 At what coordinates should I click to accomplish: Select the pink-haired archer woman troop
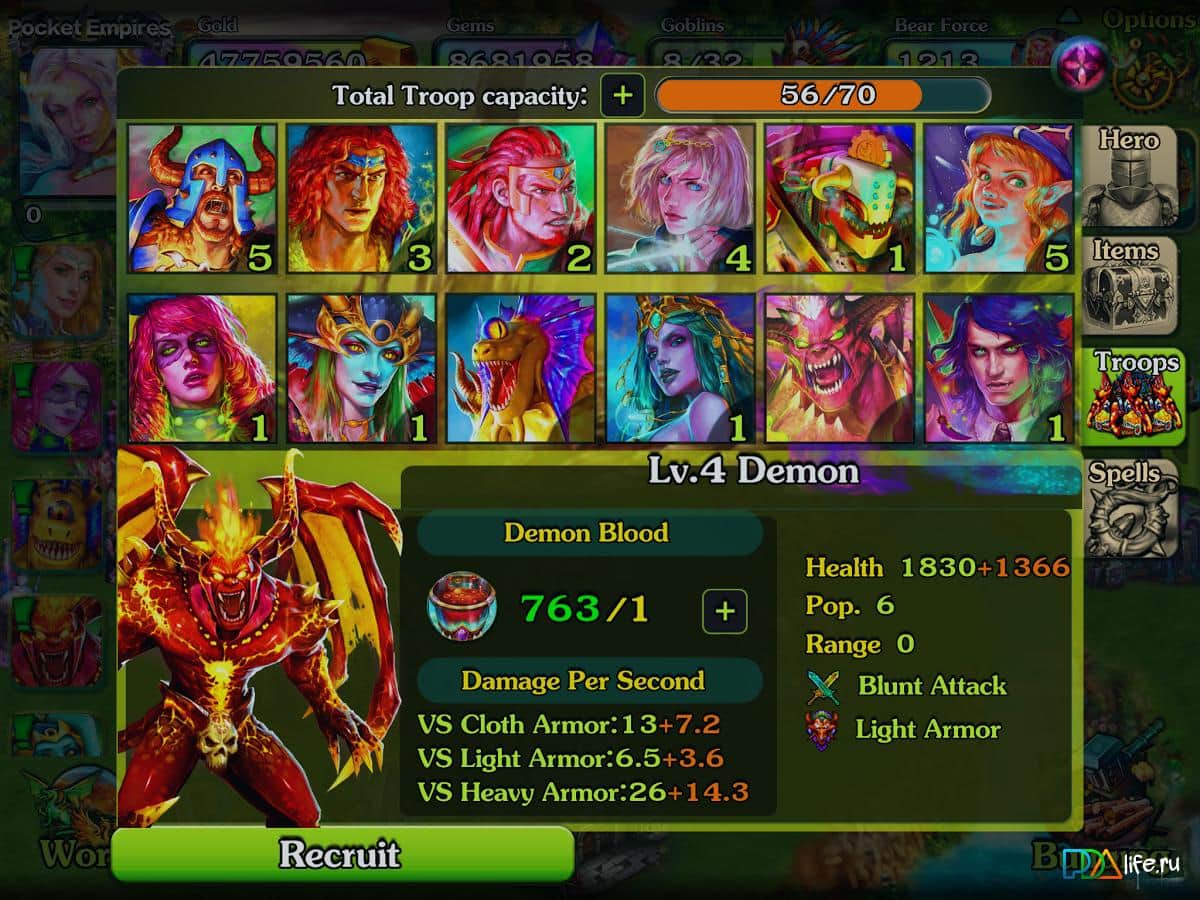(680, 198)
